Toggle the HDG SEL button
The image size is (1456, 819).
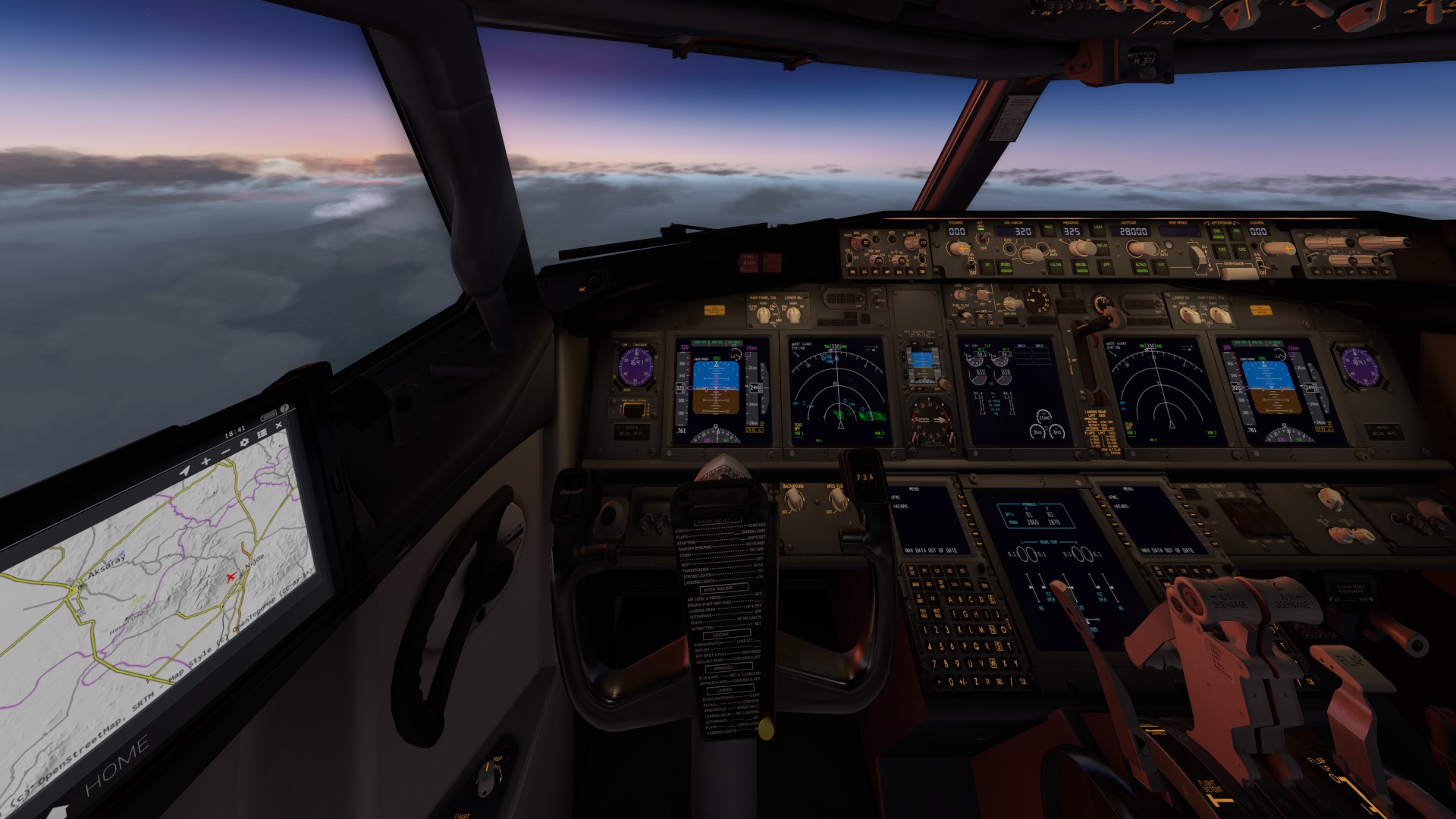point(1081,265)
